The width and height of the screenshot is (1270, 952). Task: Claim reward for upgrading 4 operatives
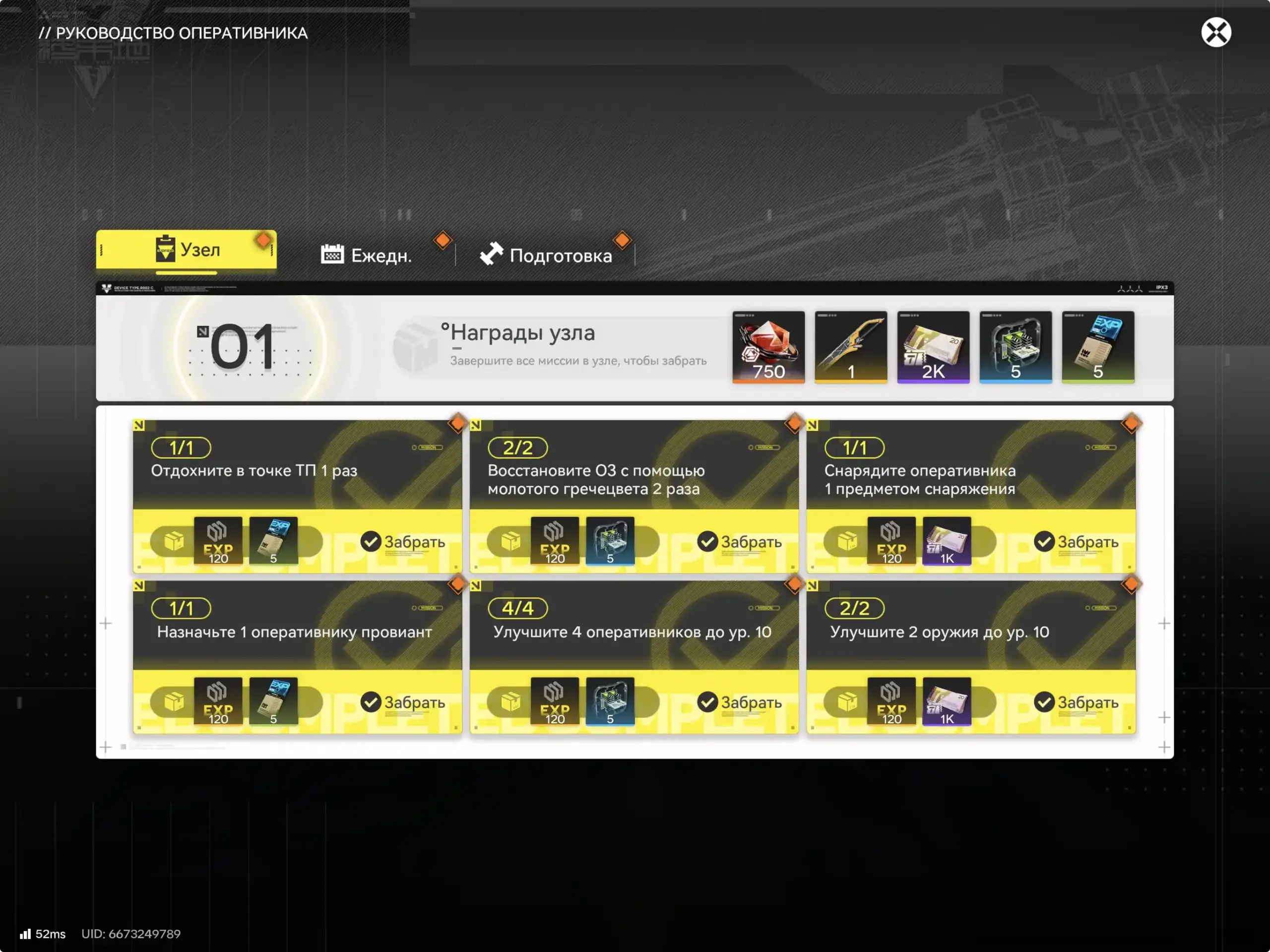coord(740,701)
